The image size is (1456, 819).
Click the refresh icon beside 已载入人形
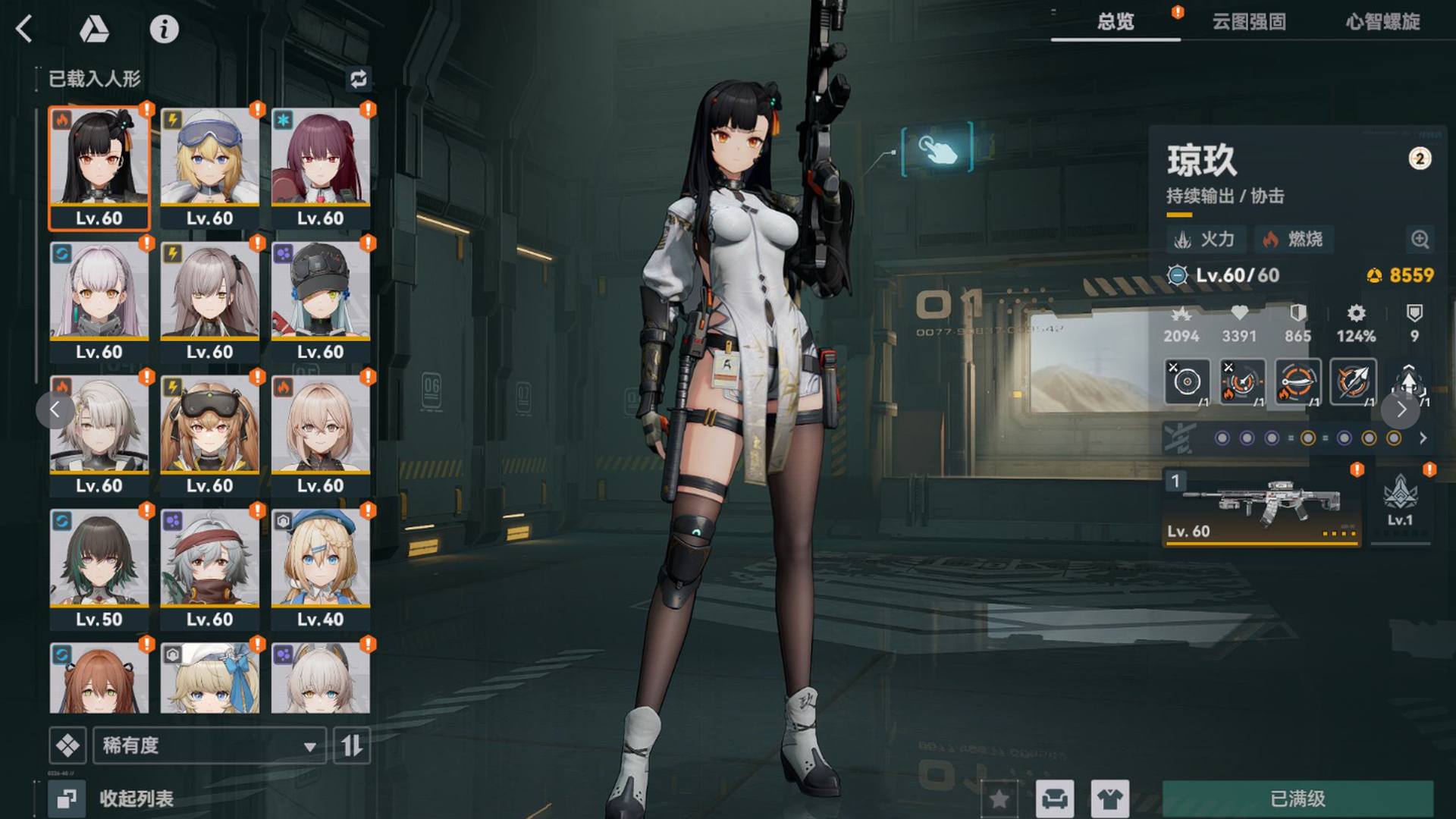click(359, 79)
